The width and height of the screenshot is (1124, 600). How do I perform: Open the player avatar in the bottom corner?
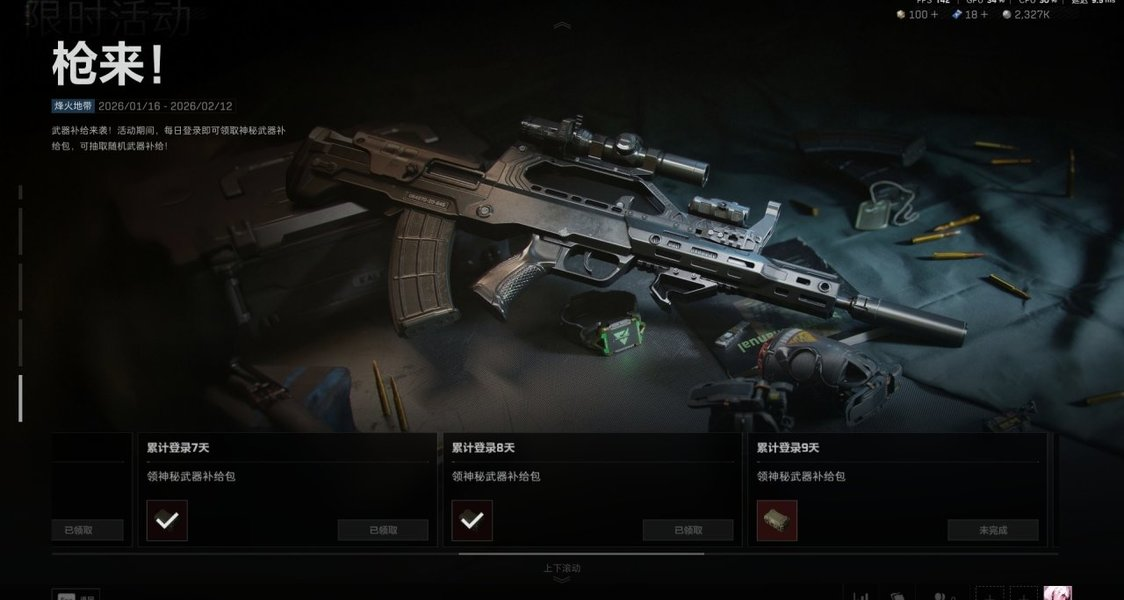(1057, 593)
